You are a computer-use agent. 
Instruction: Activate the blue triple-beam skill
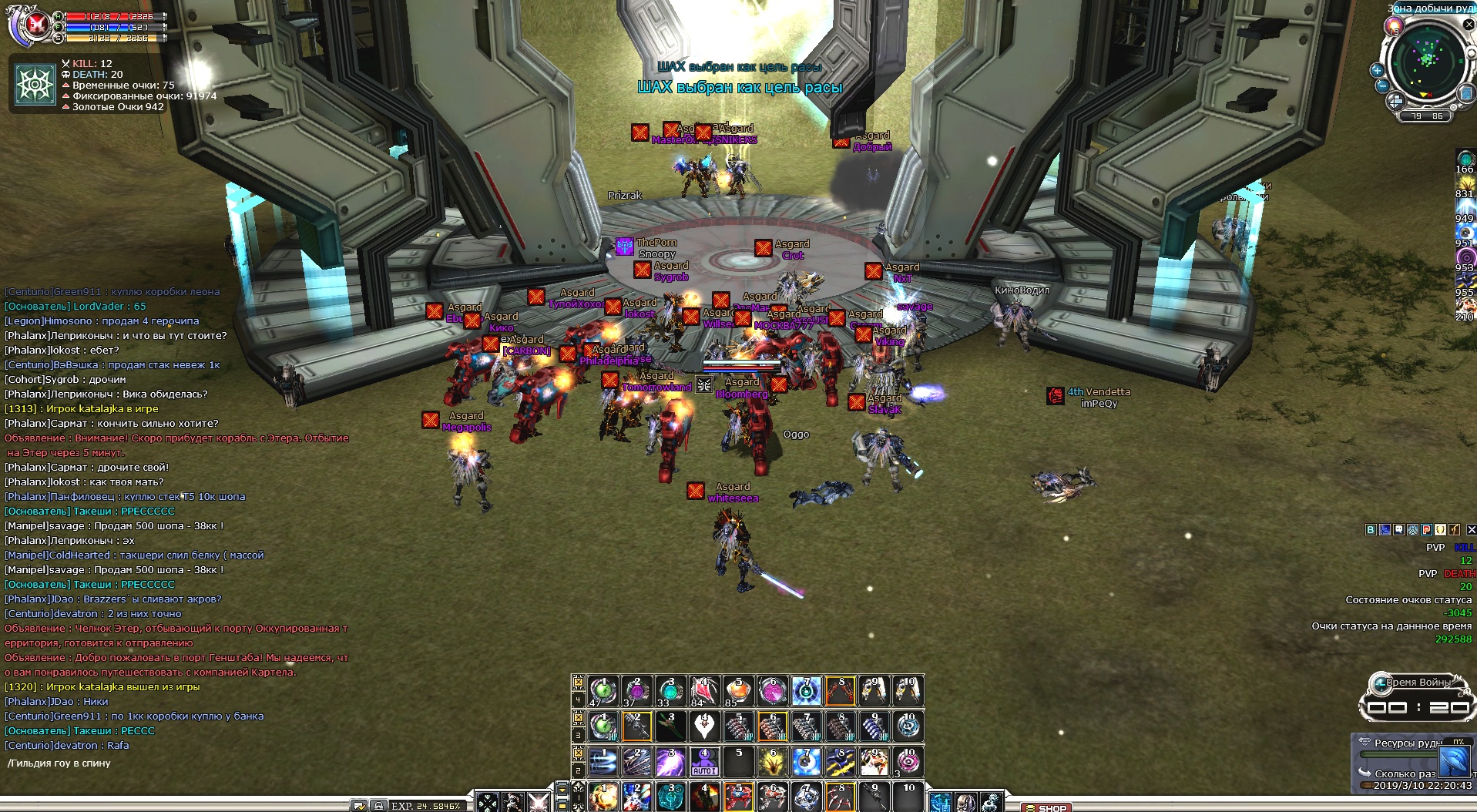pos(603,761)
